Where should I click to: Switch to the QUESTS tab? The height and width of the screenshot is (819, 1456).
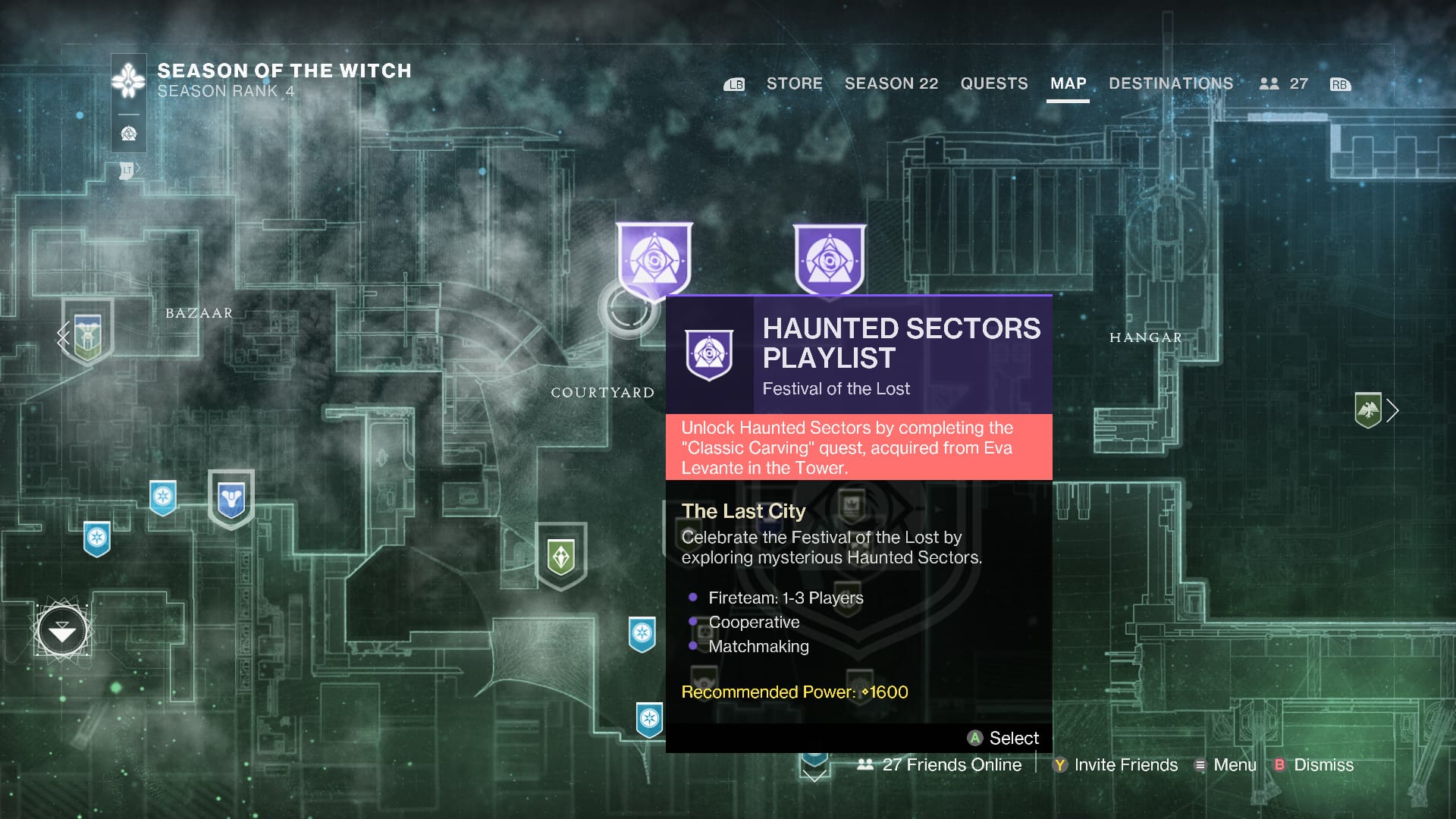tap(994, 83)
